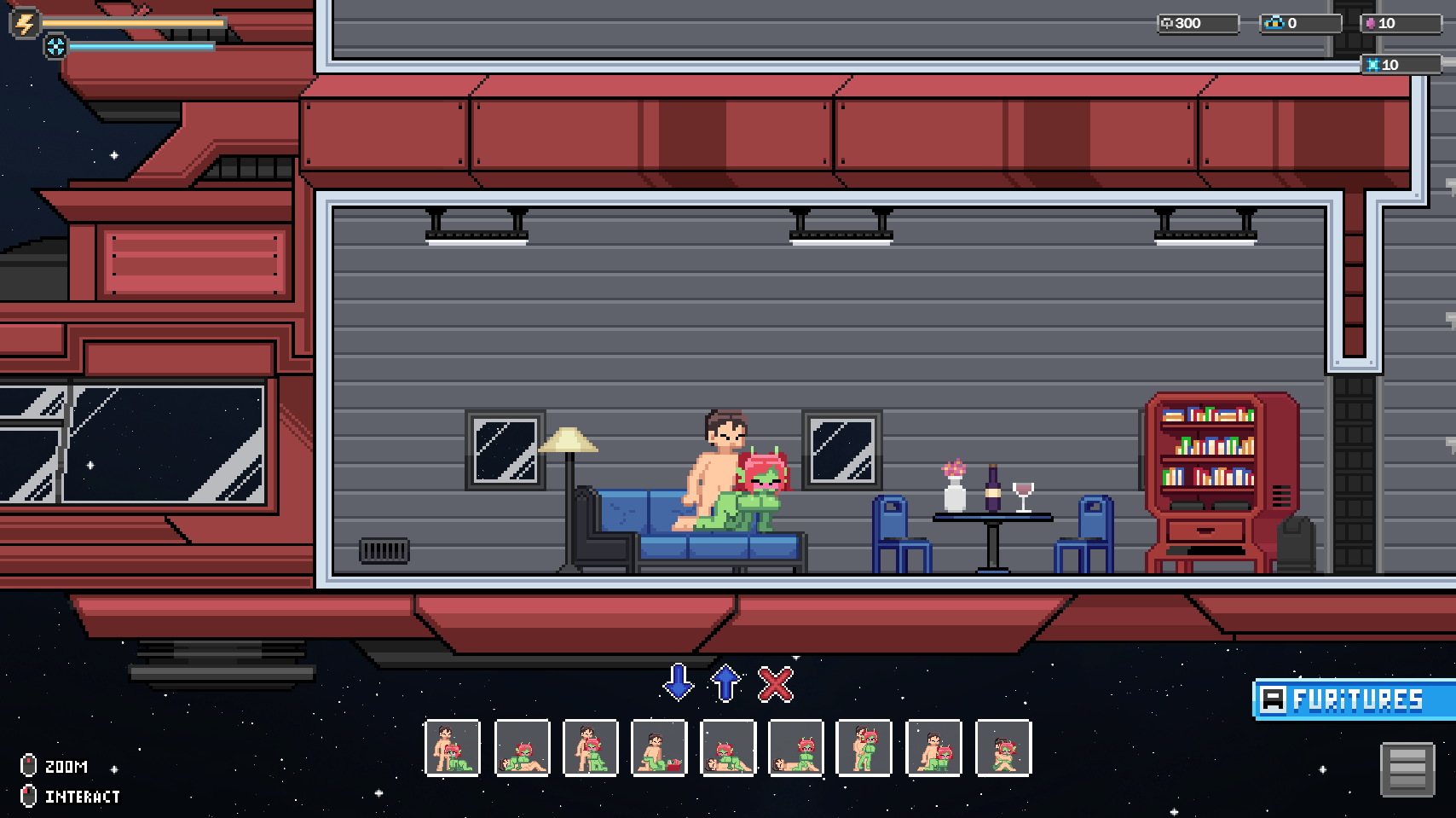1456x818 pixels.
Task: Click the blue snowflake status icon
Action: pos(56,49)
